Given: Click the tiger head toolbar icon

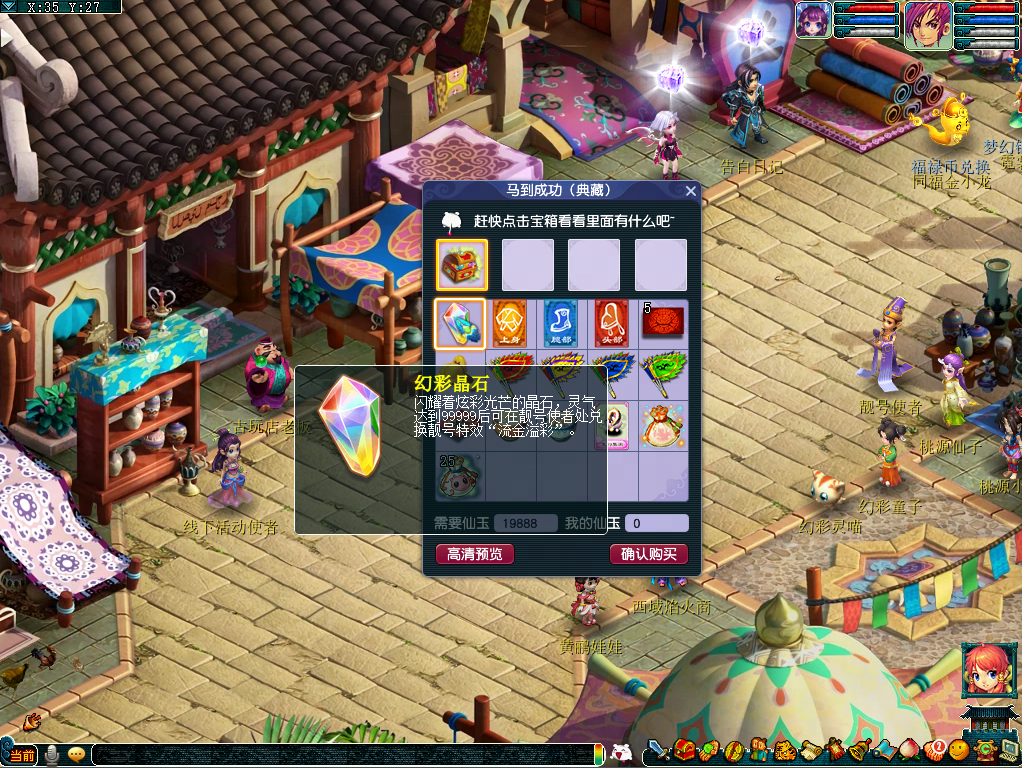Looking at the screenshot, I should tap(786, 750).
